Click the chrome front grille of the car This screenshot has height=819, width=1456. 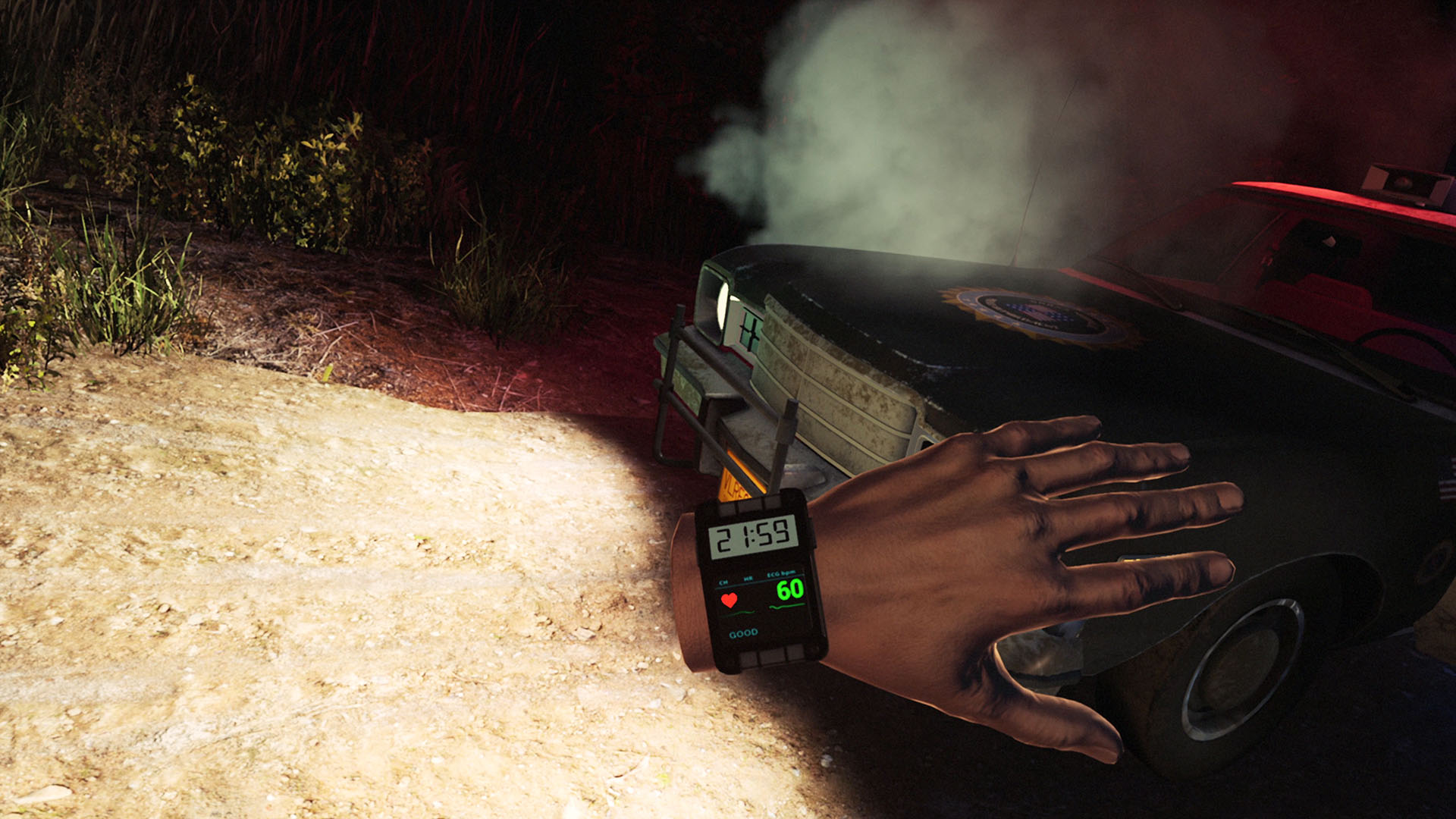(842, 383)
